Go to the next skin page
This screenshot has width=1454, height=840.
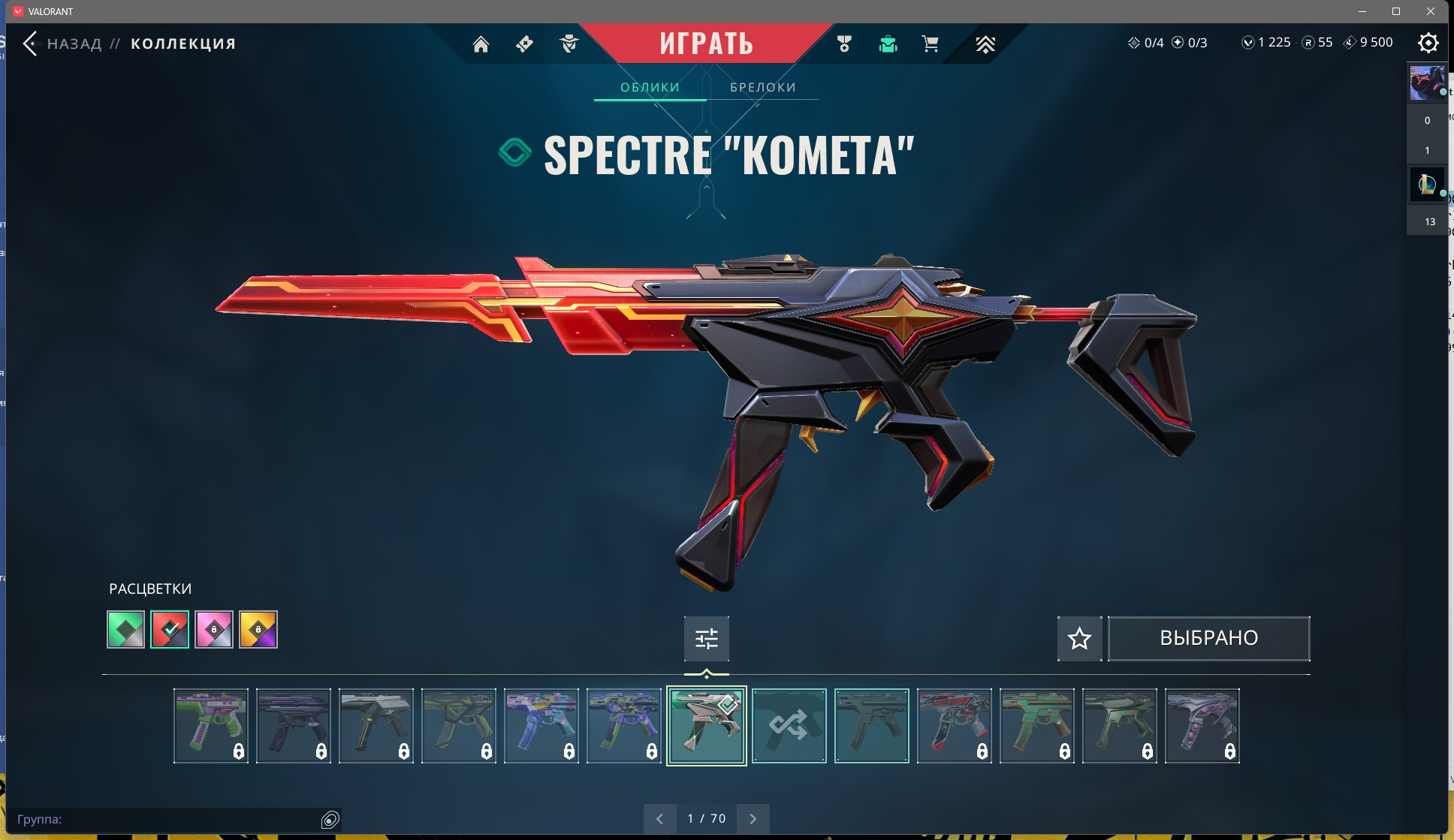click(x=753, y=819)
